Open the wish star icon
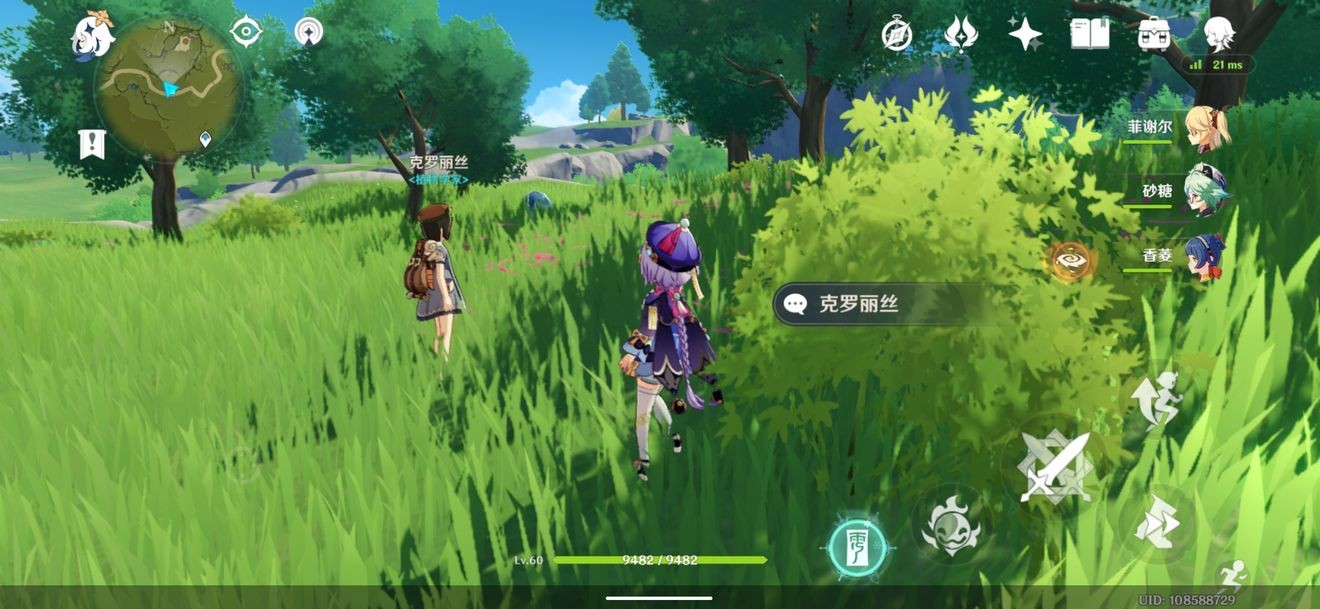The height and width of the screenshot is (609, 1320). click(1025, 34)
